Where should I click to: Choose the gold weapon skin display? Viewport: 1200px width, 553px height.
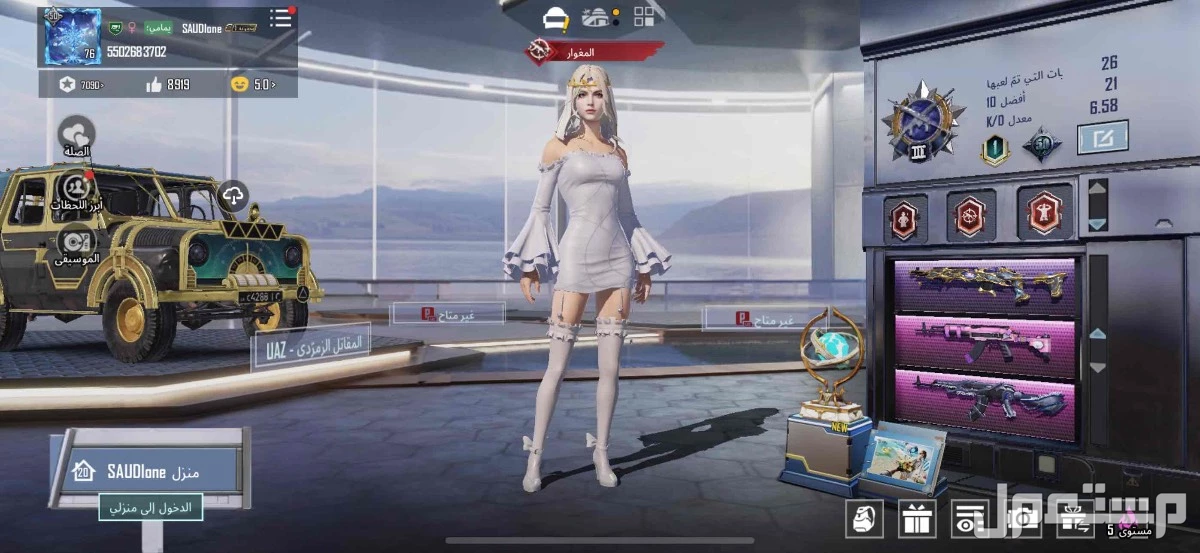985,287
